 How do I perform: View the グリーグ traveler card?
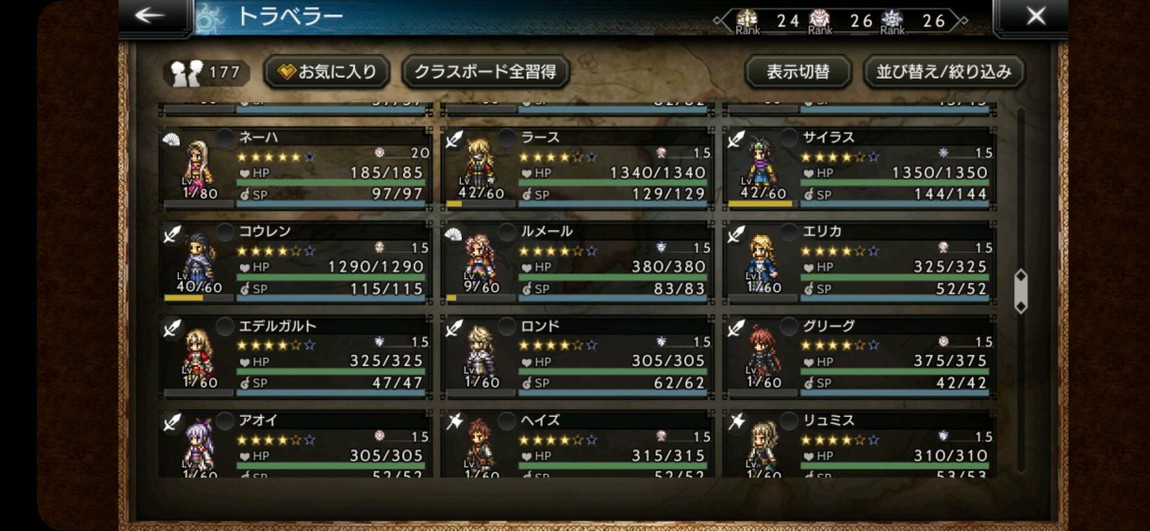coord(860,355)
